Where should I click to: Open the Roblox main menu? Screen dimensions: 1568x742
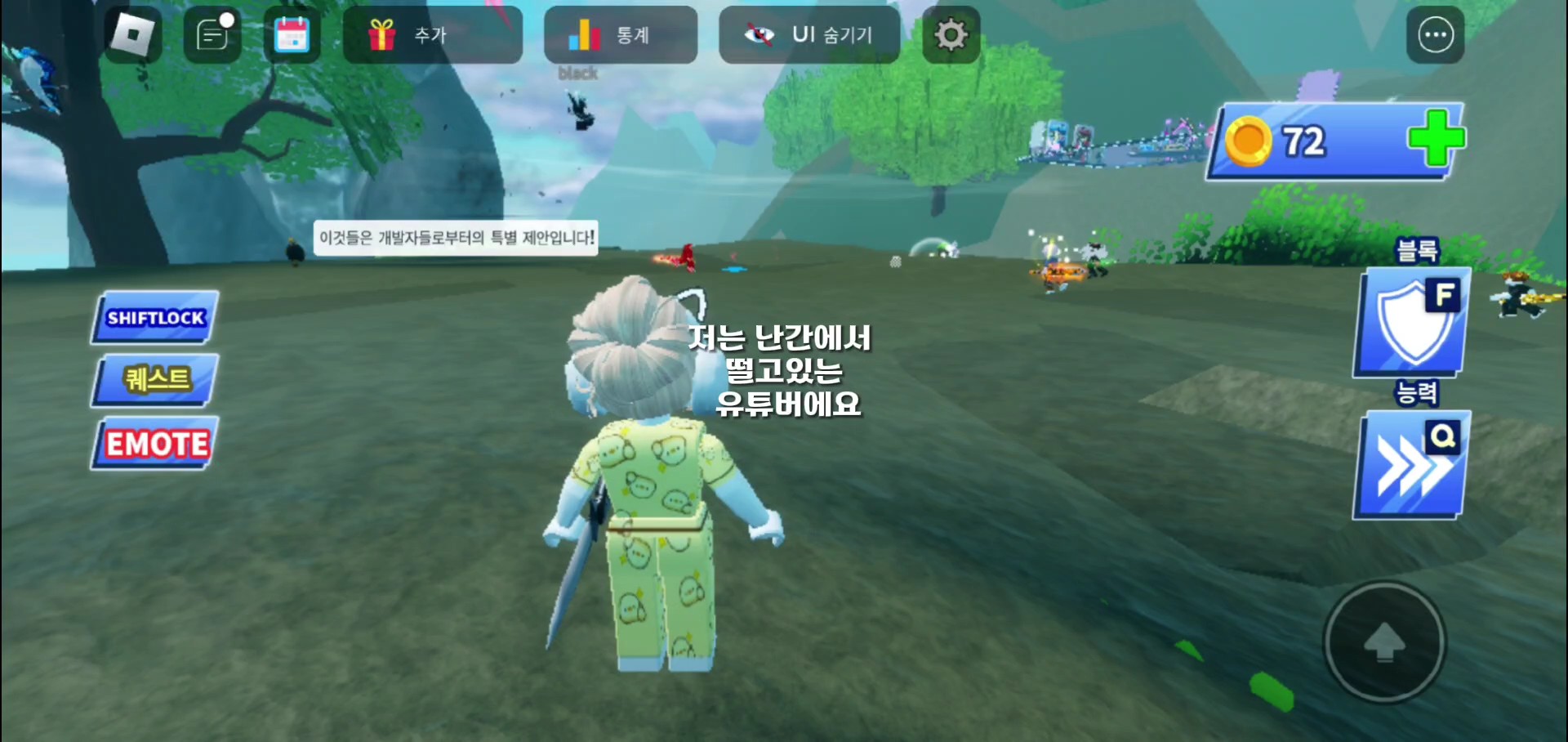point(133,35)
